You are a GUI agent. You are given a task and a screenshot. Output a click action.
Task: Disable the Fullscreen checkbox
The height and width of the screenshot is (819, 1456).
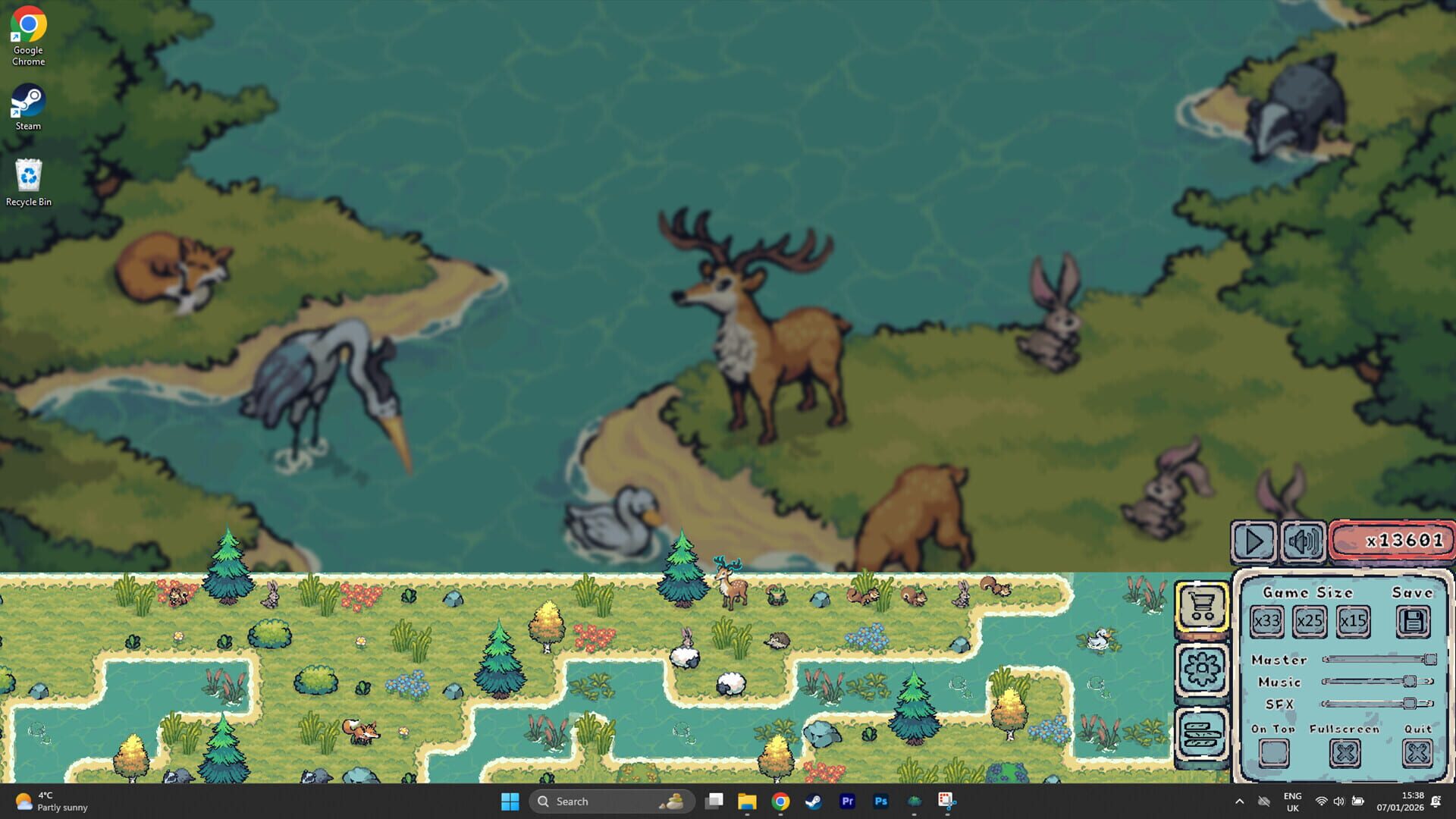point(1345,752)
